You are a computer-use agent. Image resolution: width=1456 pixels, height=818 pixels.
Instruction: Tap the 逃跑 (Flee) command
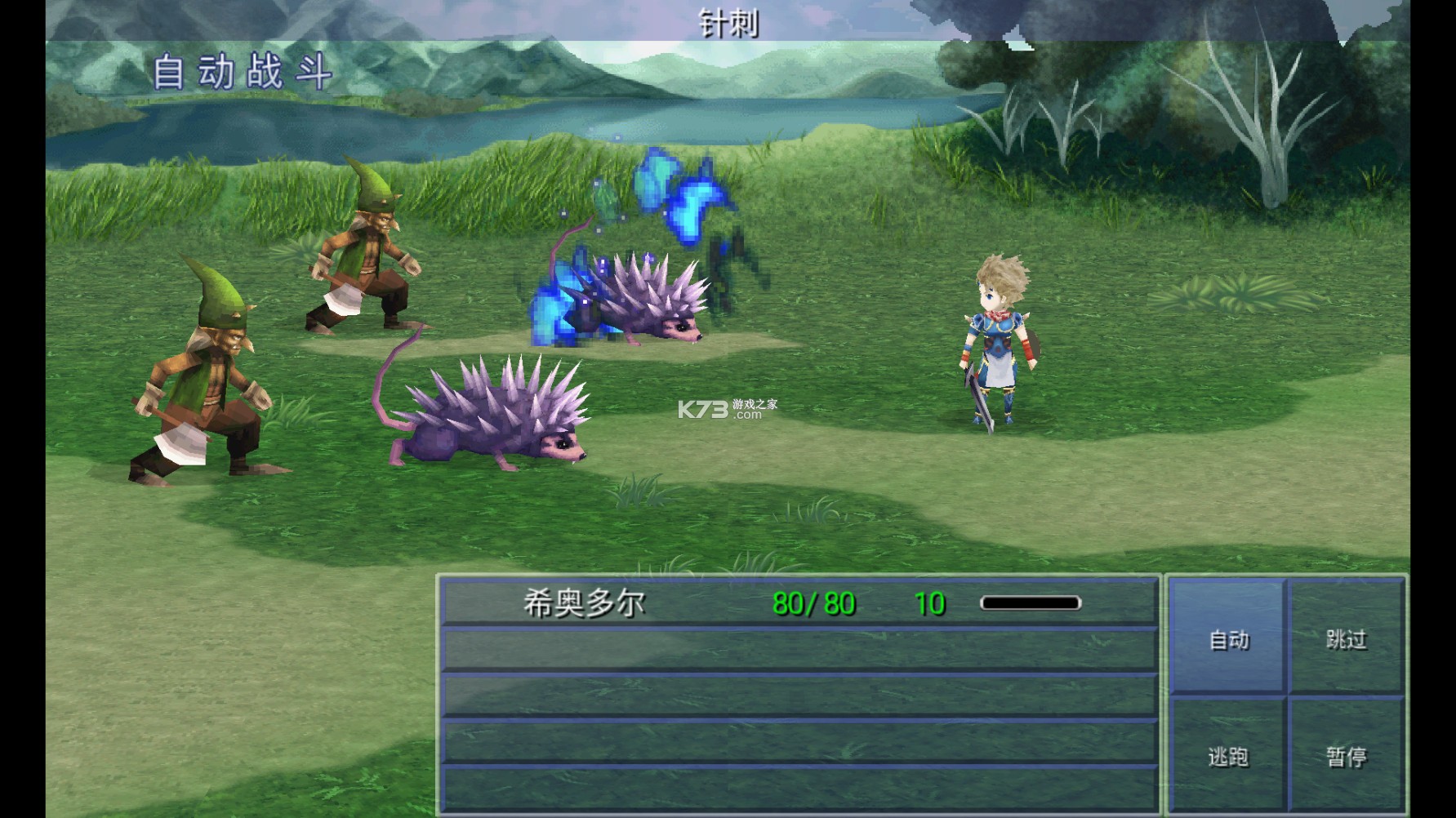(1228, 758)
